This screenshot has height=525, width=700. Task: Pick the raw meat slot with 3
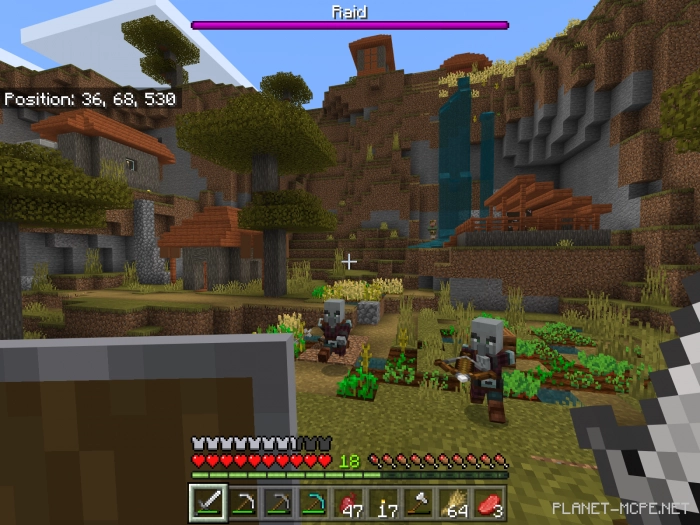493,502
